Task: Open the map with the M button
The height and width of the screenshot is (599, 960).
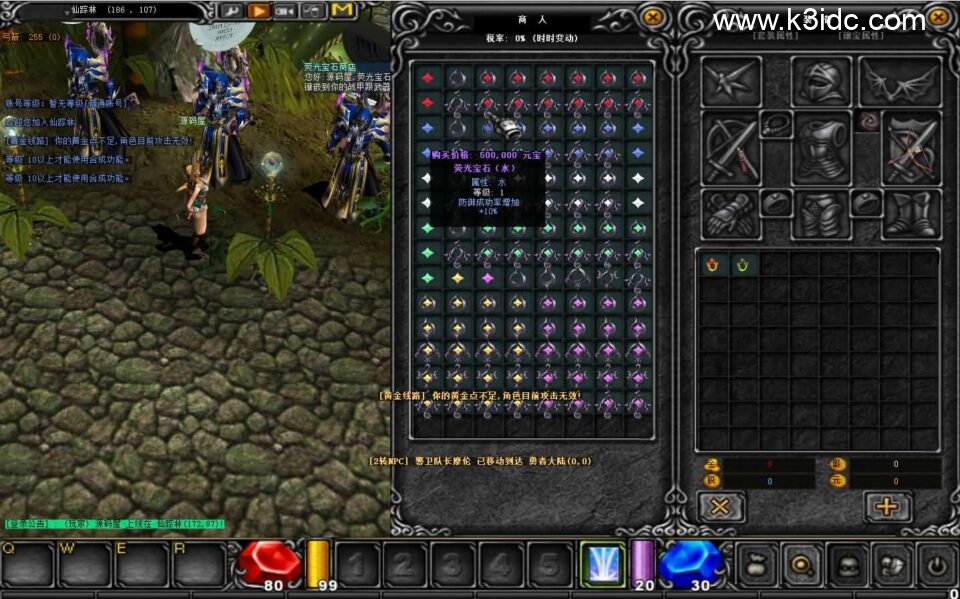Action: click(342, 11)
